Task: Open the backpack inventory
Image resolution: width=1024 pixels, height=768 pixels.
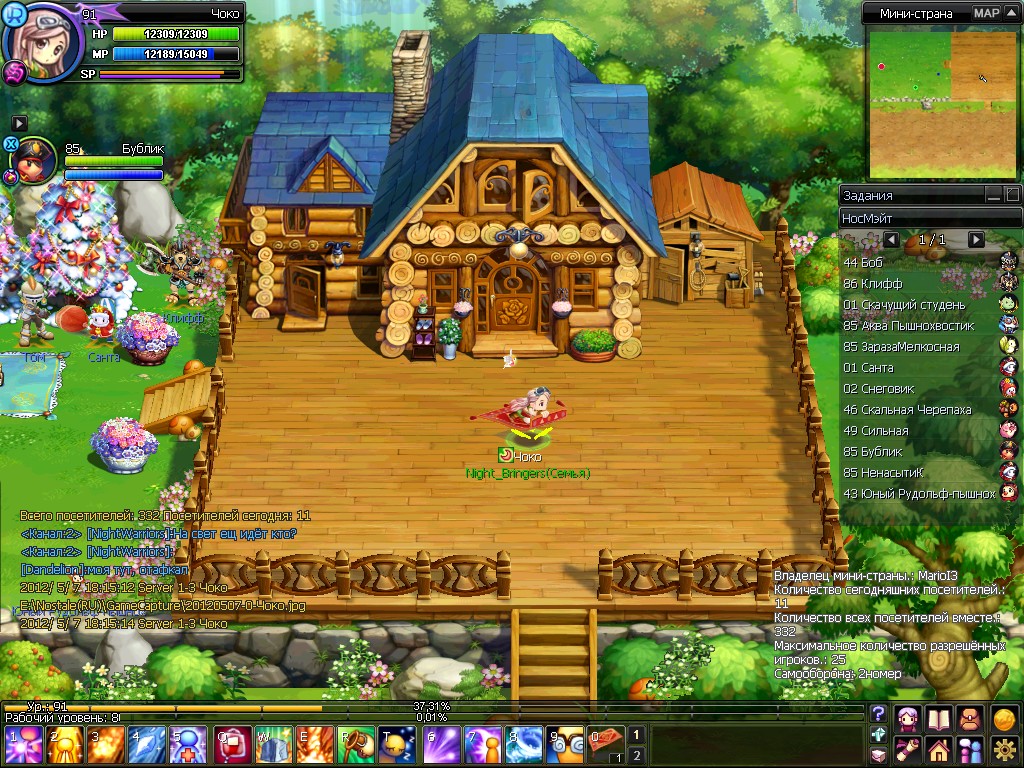Action: [970, 718]
